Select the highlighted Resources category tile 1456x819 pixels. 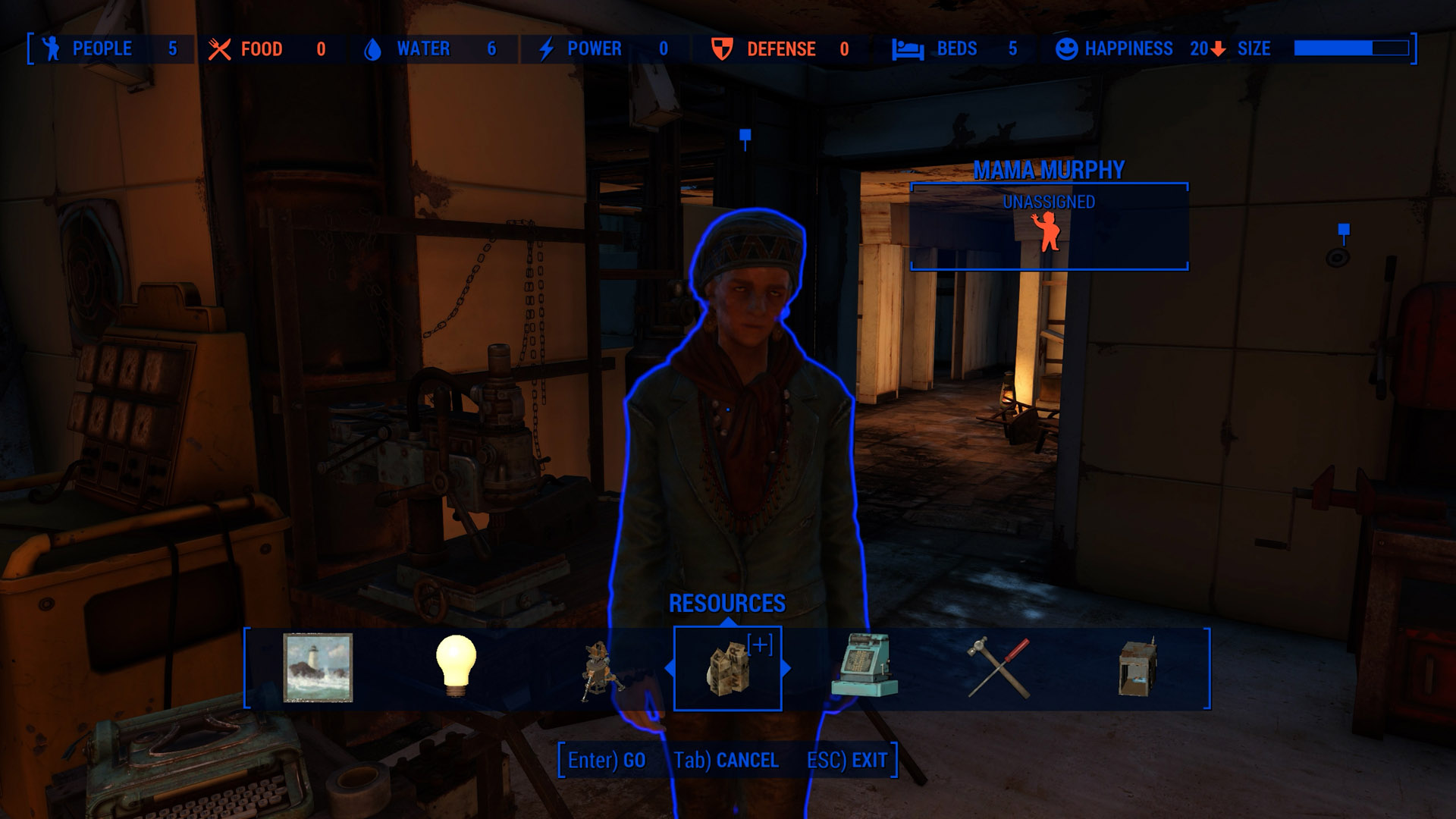tap(727, 668)
